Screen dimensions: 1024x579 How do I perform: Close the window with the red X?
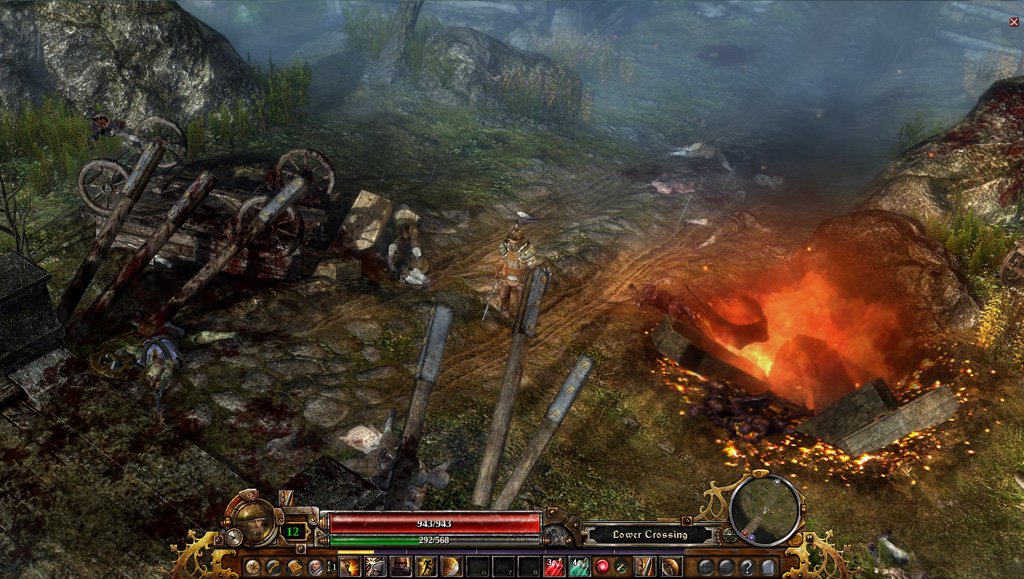(x=1015, y=20)
